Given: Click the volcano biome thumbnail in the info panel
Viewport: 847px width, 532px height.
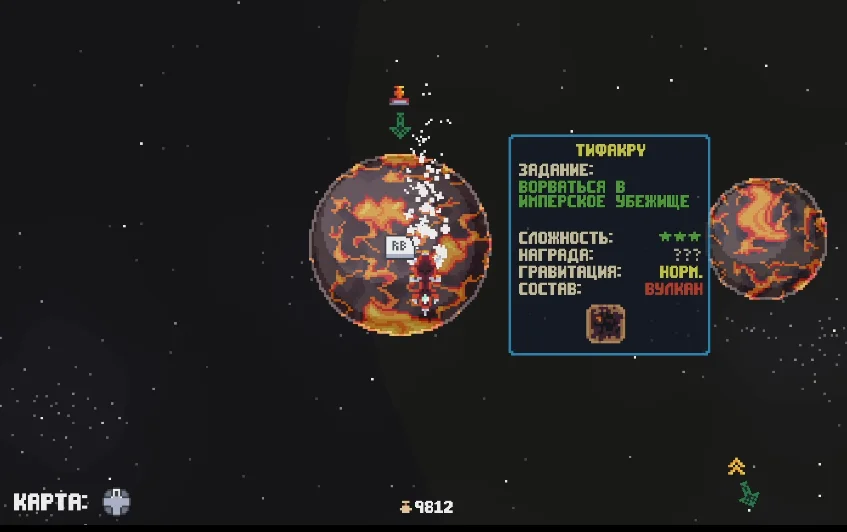Looking at the screenshot, I should (x=606, y=322).
